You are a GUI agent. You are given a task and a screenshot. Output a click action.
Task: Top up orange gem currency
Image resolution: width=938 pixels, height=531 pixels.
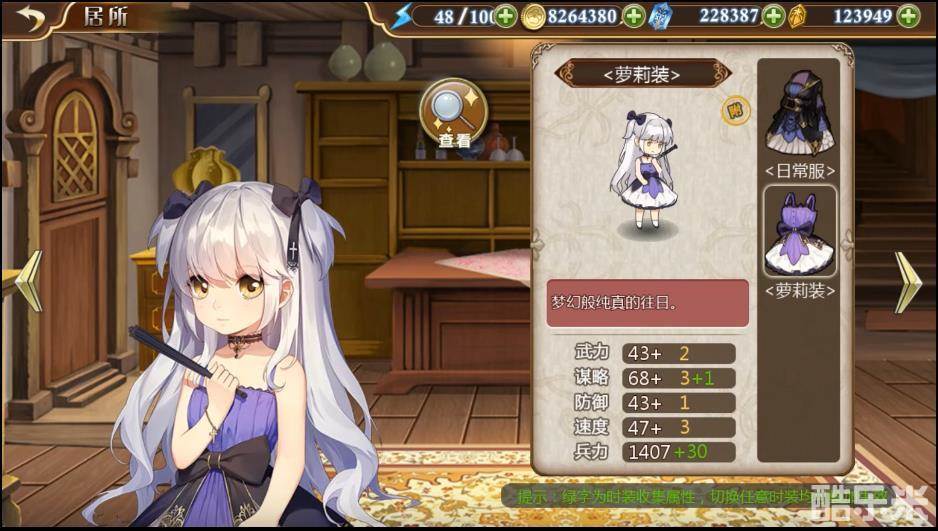tap(908, 17)
